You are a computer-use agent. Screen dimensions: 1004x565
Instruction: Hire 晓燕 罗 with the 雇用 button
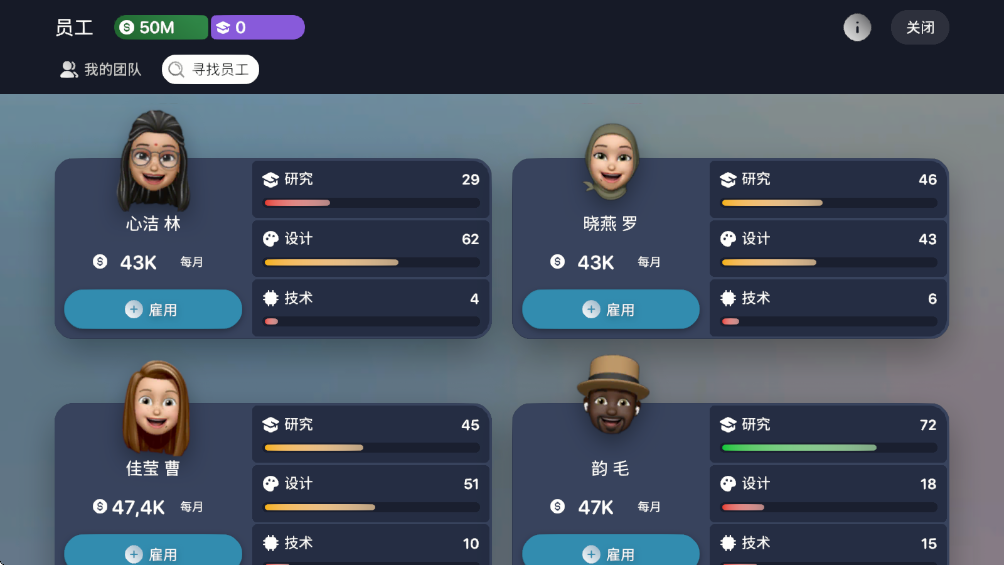pyautogui.click(x=610, y=310)
